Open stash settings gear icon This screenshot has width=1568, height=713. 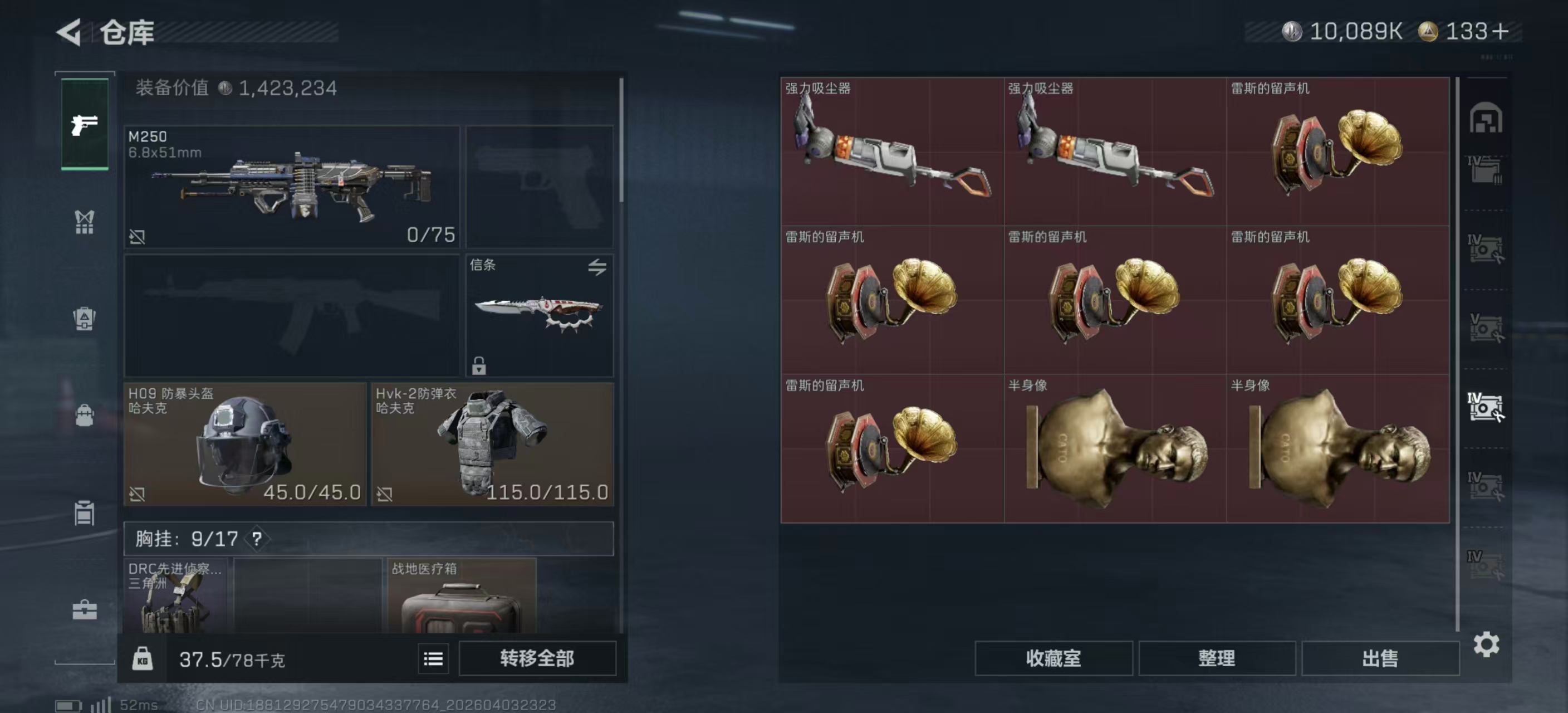pos(1486,644)
